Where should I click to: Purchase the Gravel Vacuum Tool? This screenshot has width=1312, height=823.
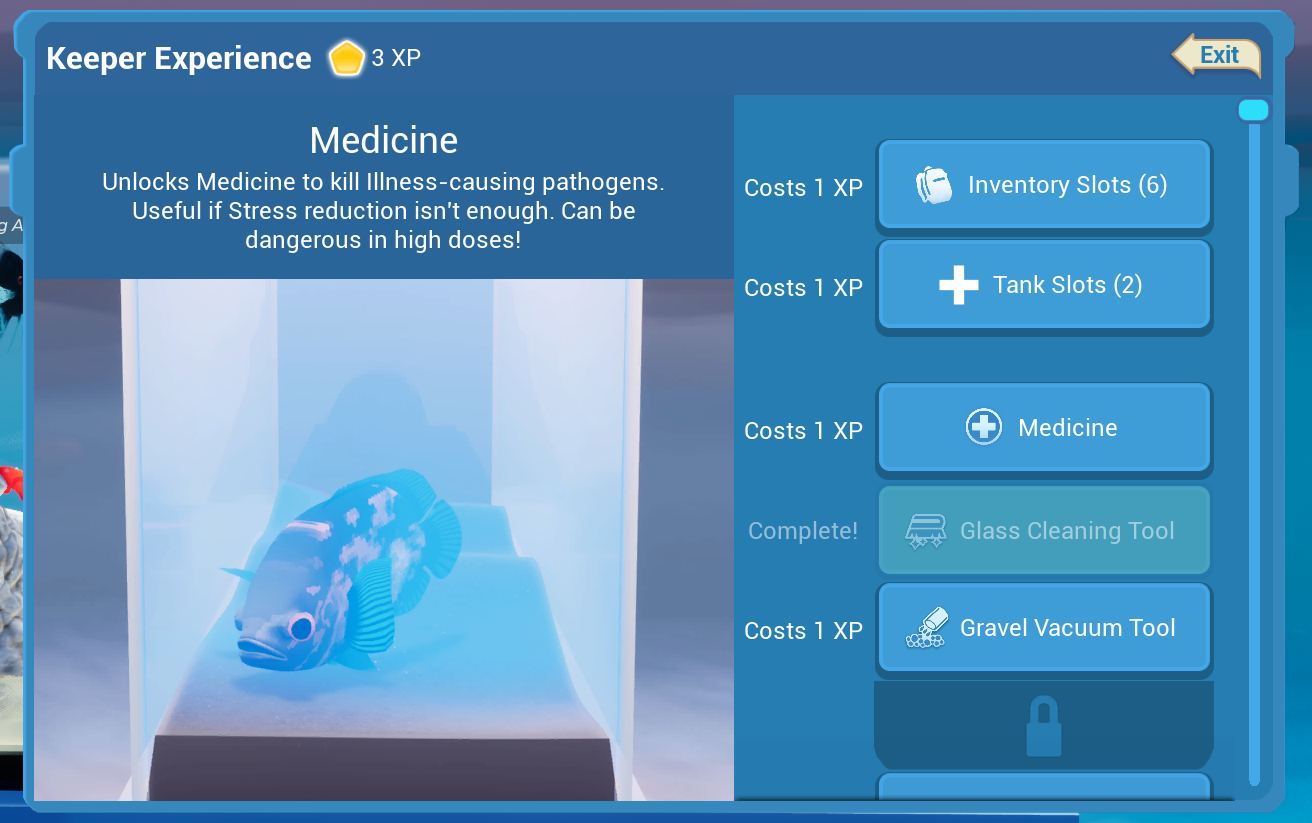click(x=1043, y=628)
